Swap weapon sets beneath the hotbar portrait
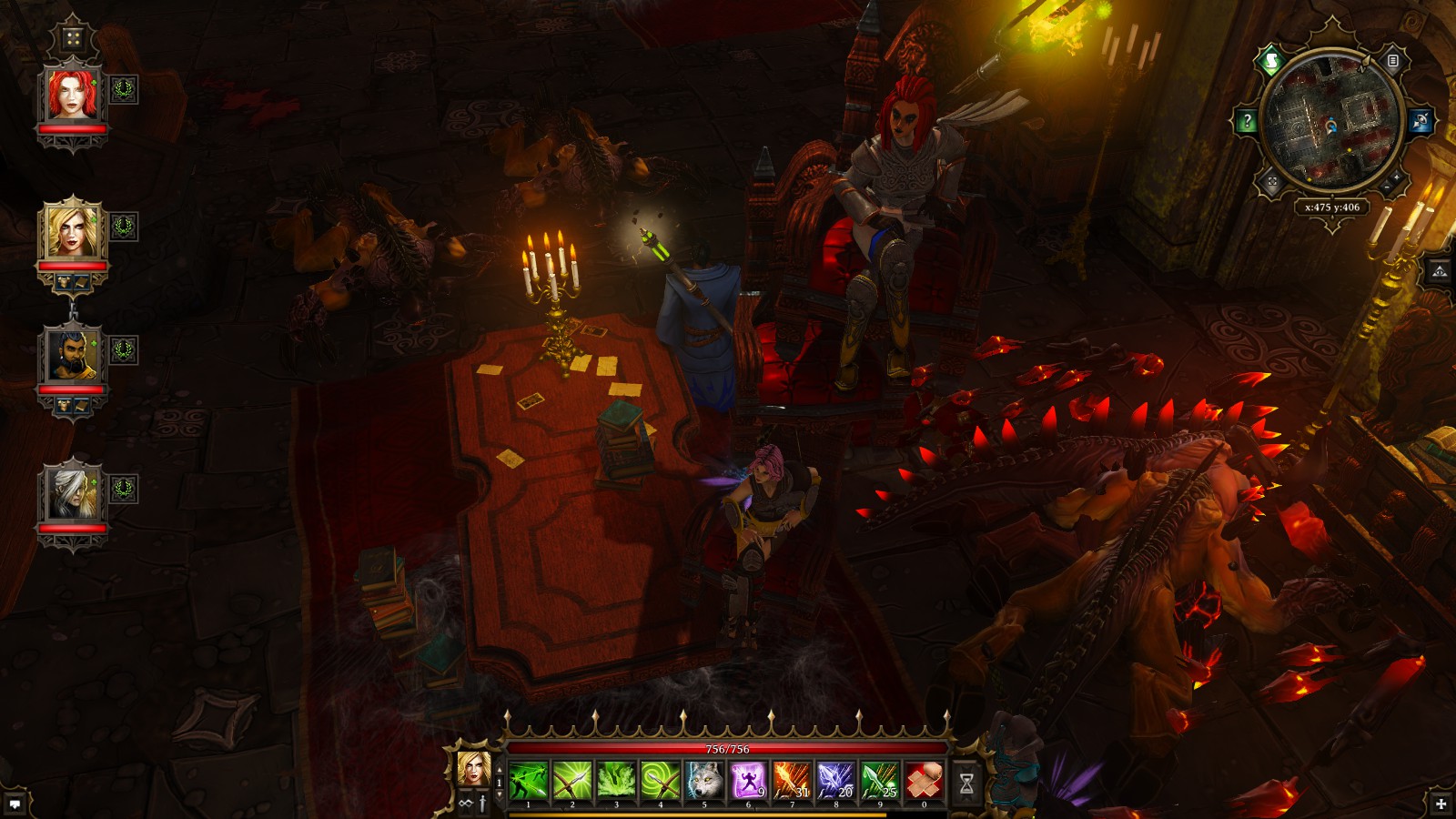This screenshot has height=819, width=1456. pyautogui.click(x=464, y=803)
